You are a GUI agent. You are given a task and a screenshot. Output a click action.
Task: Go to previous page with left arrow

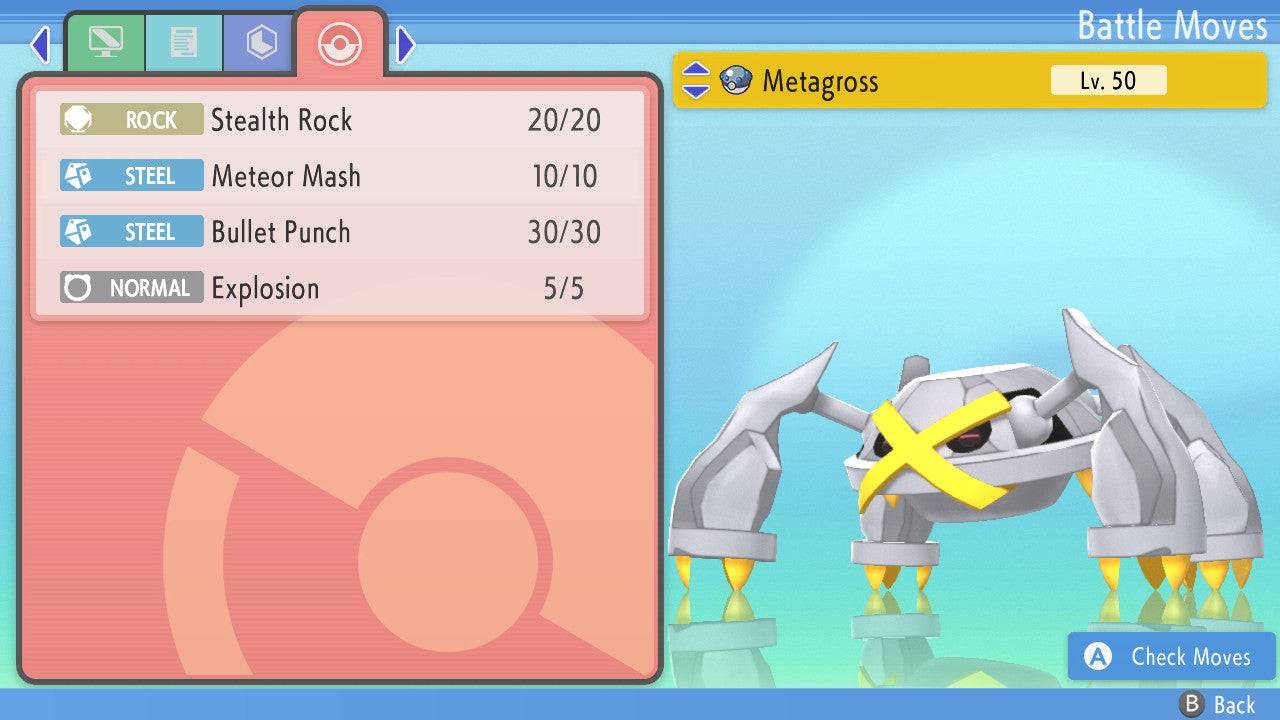[x=40, y=44]
